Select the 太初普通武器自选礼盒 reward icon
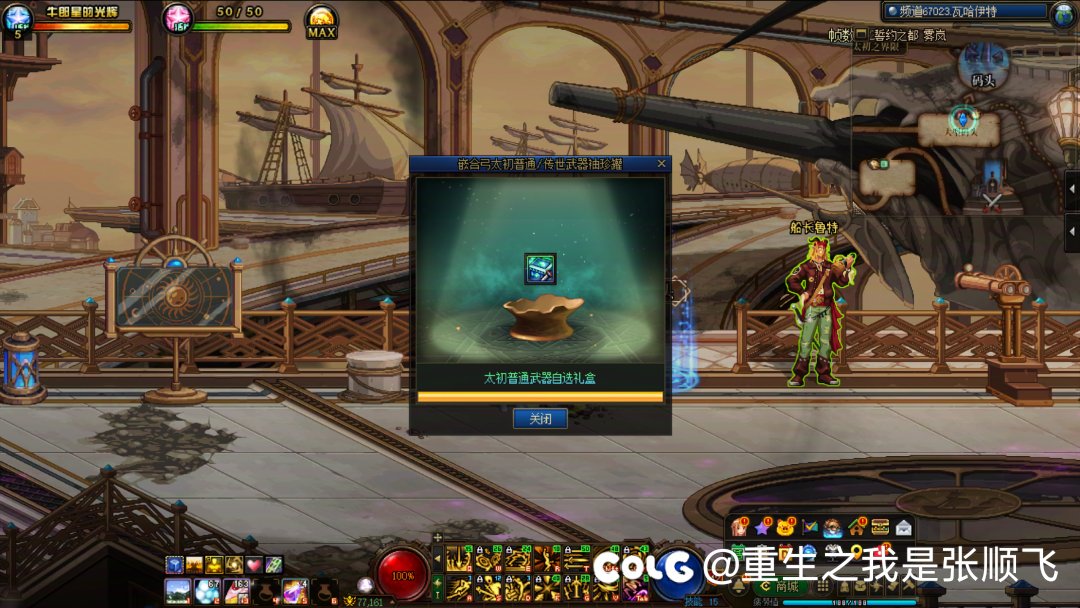 tap(540, 269)
